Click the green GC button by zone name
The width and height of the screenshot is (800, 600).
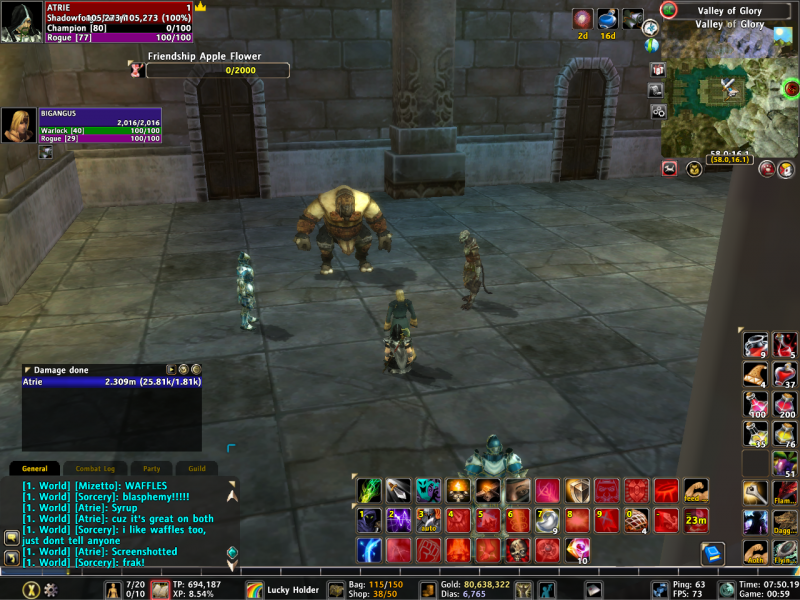(x=668, y=10)
